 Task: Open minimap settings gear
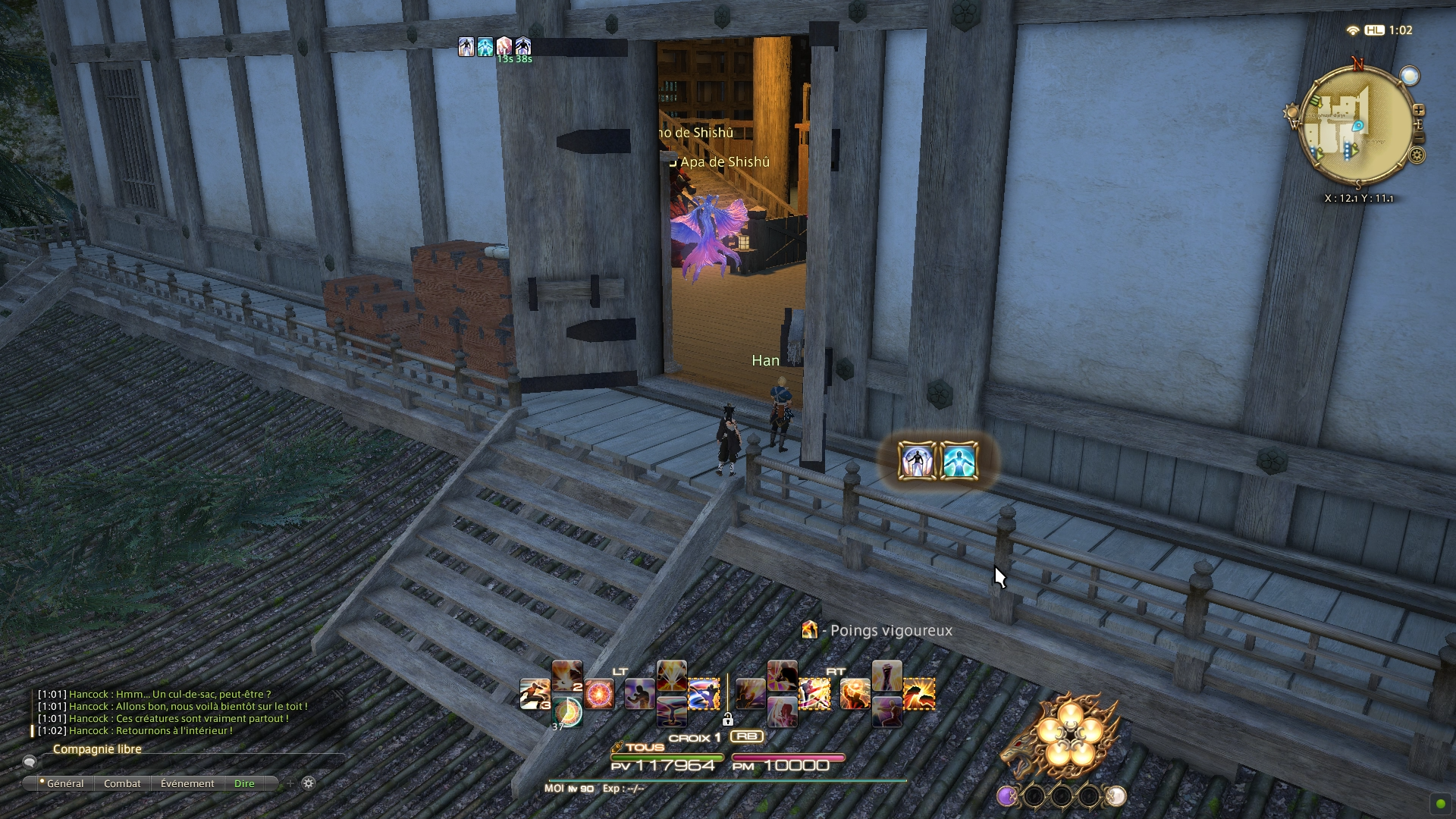click(1417, 155)
